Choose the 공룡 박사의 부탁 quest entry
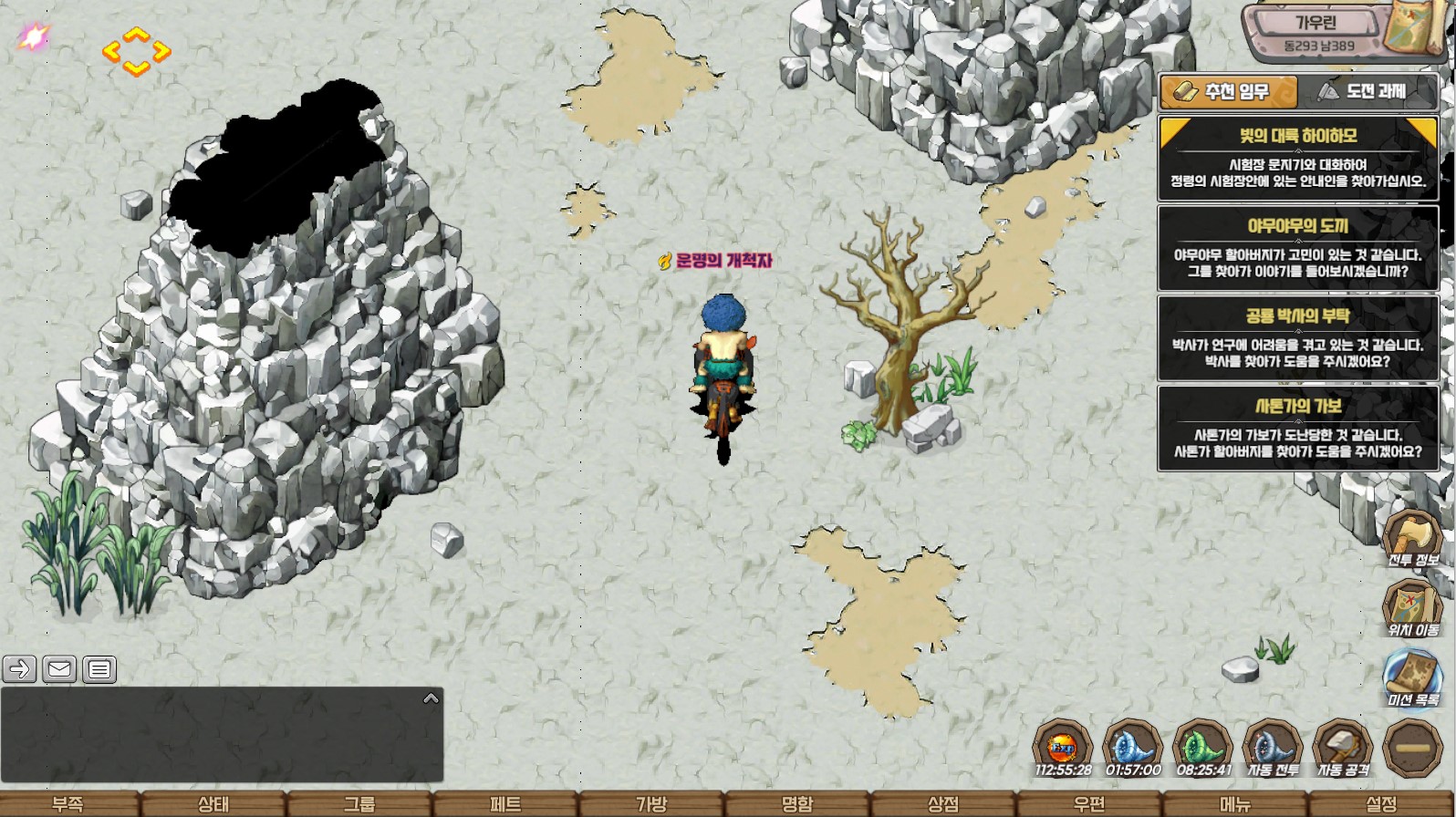Image resolution: width=1456 pixels, height=817 pixels. 1297,338
